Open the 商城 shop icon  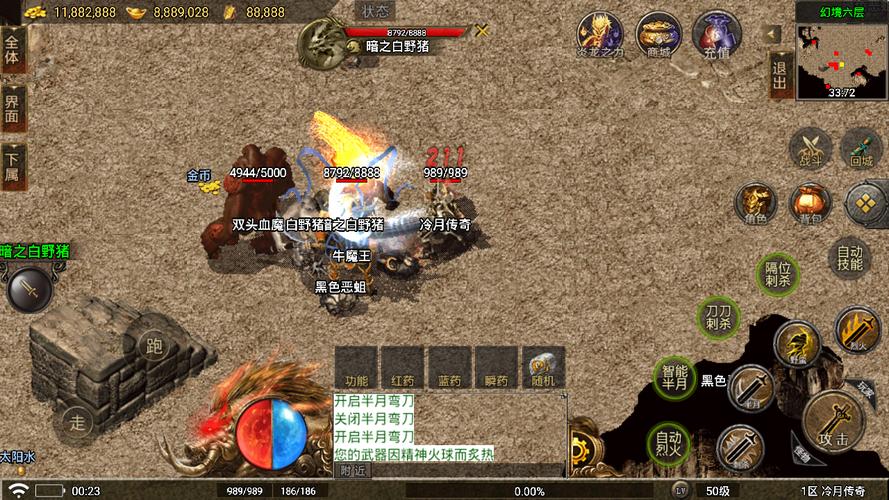pyautogui.click(x=658, y=36)
